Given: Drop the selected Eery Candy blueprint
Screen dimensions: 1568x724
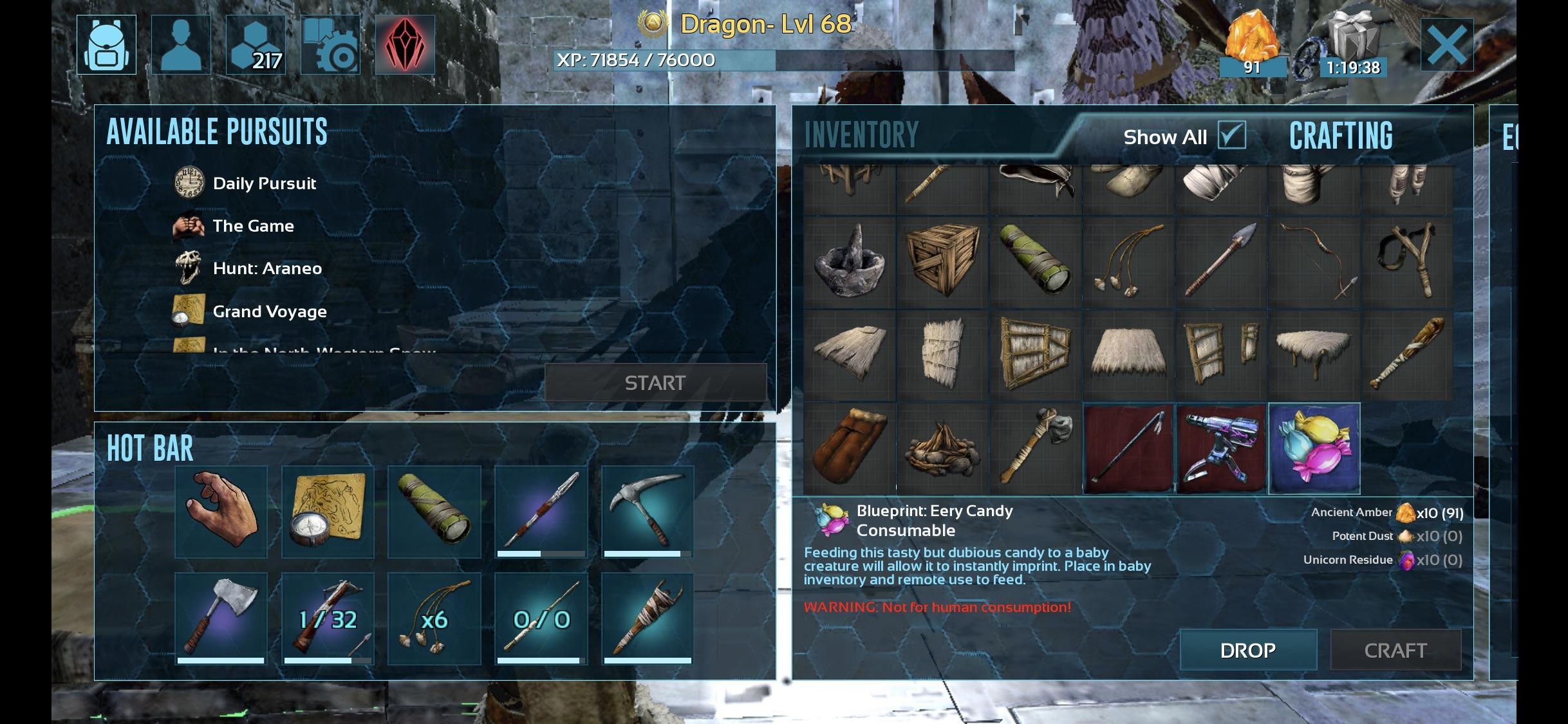Looking at the screenshot, I should tap(1247, 650).
